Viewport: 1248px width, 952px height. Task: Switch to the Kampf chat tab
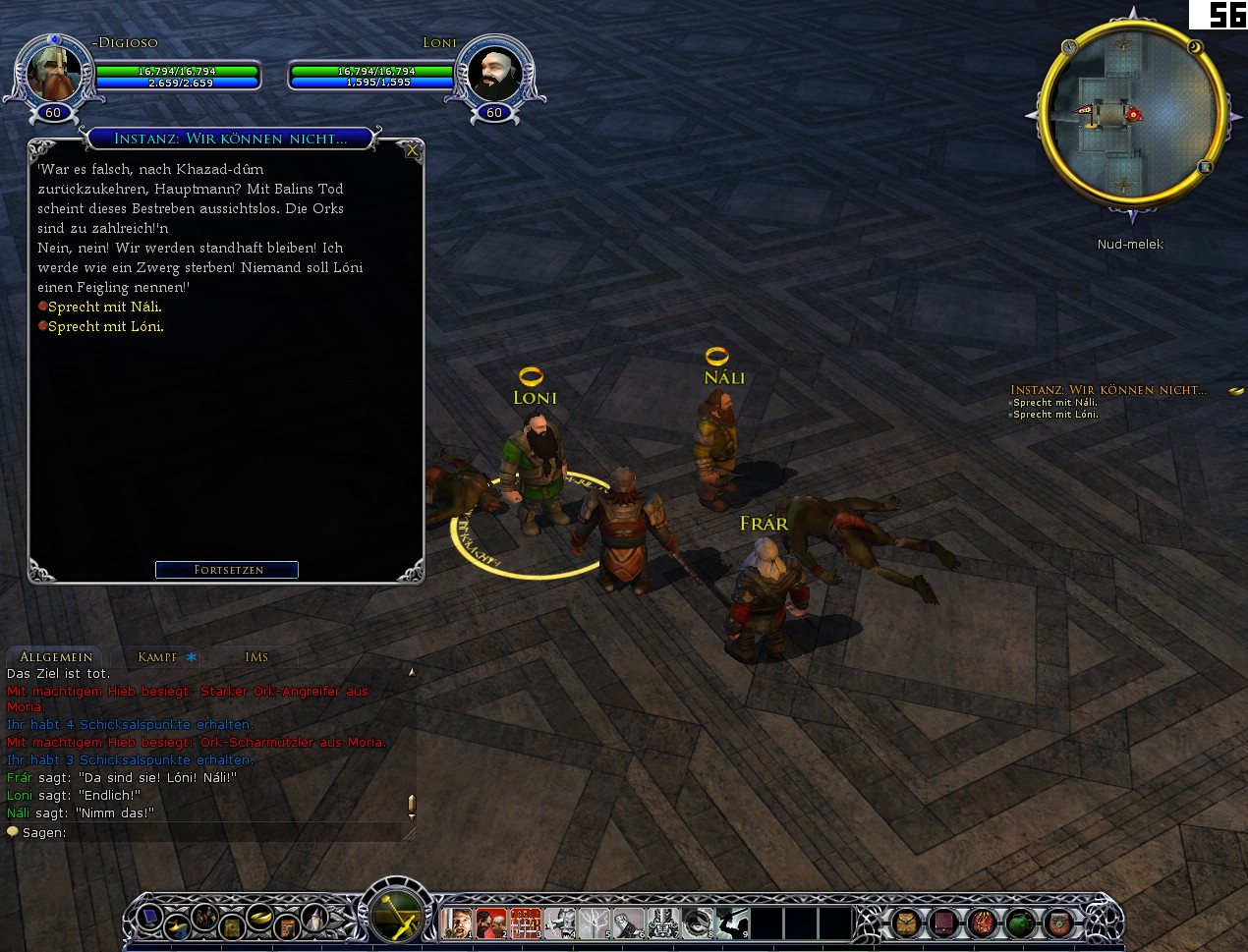(158, 657)
